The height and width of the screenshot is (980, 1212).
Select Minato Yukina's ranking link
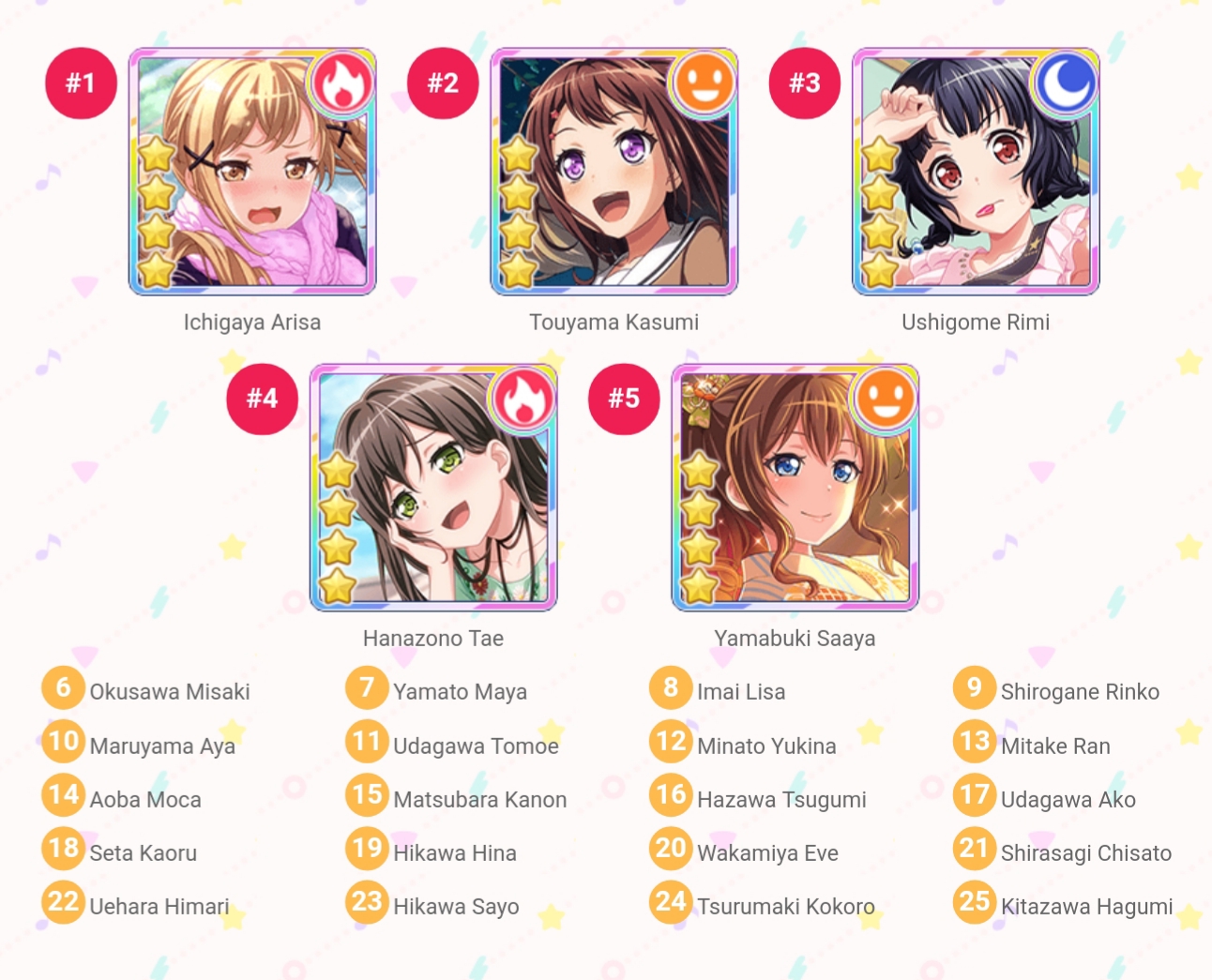pyautogui.click(x=765, y=746)
